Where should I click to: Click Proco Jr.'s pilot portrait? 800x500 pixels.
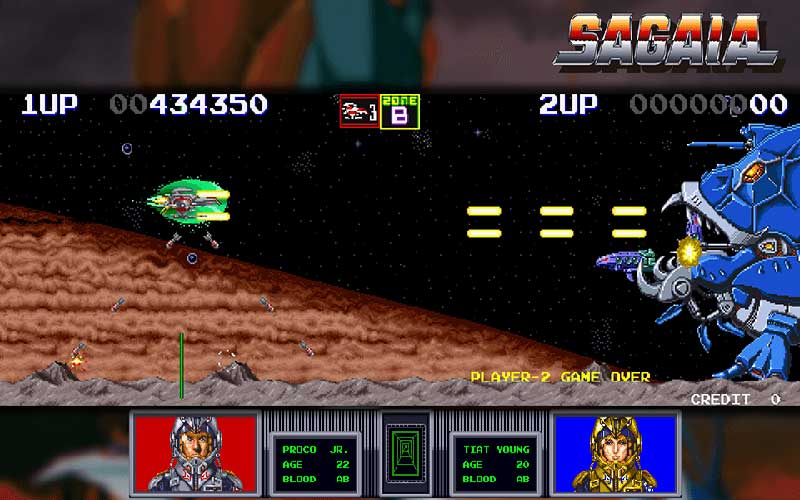pos(195,451)
